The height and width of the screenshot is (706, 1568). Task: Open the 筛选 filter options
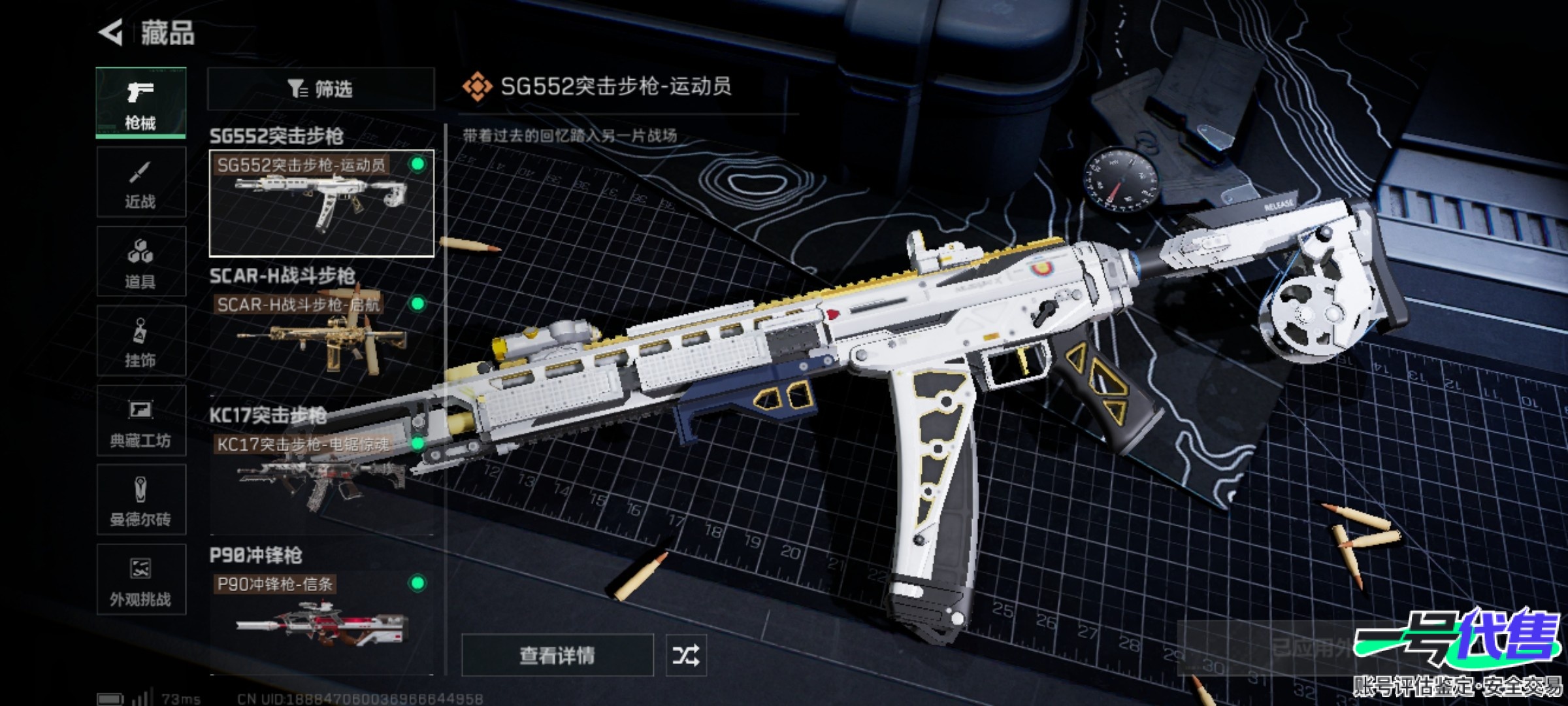[x=321, y=89]
